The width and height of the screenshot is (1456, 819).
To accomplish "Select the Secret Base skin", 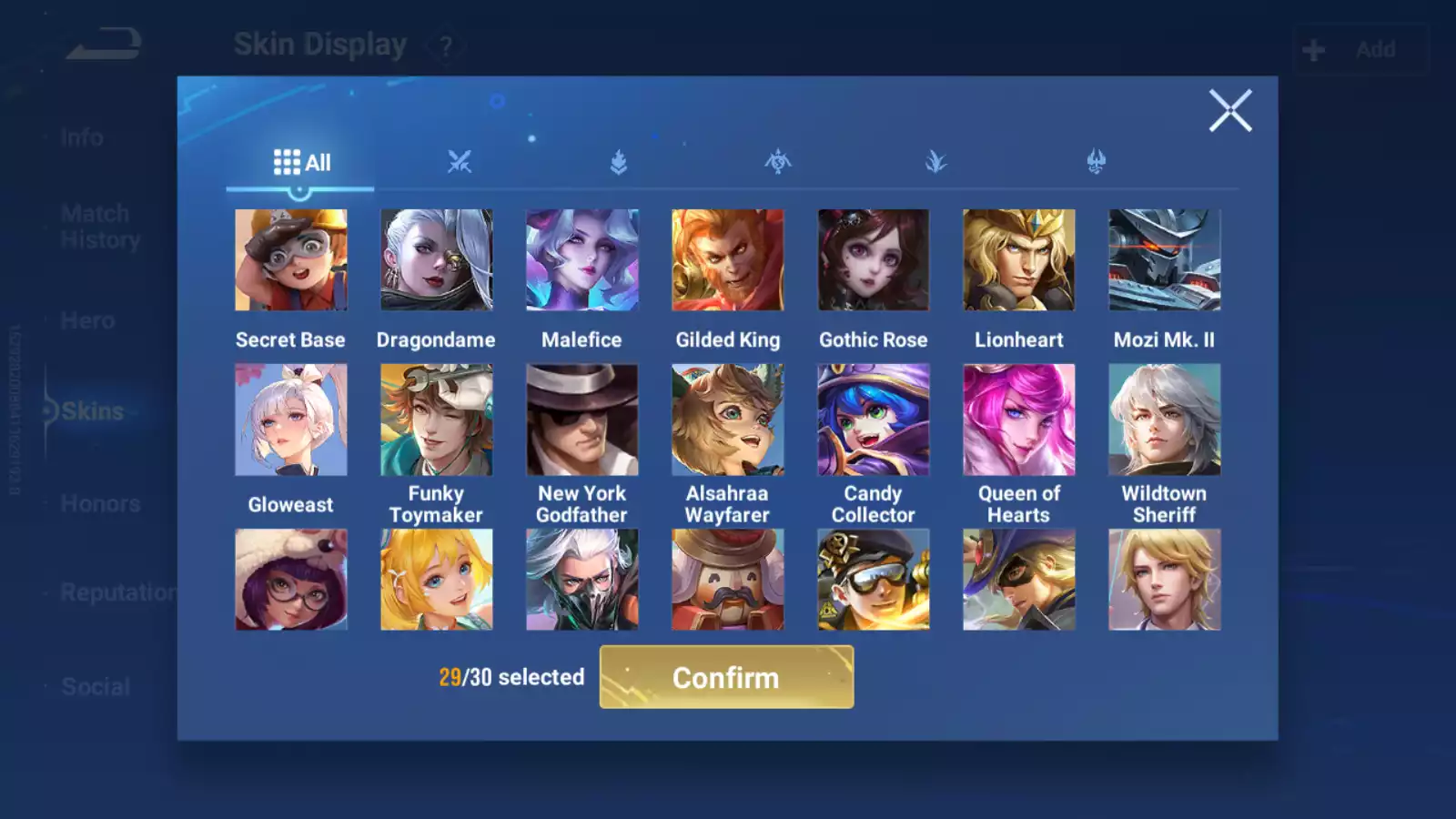I will [290, 260].
